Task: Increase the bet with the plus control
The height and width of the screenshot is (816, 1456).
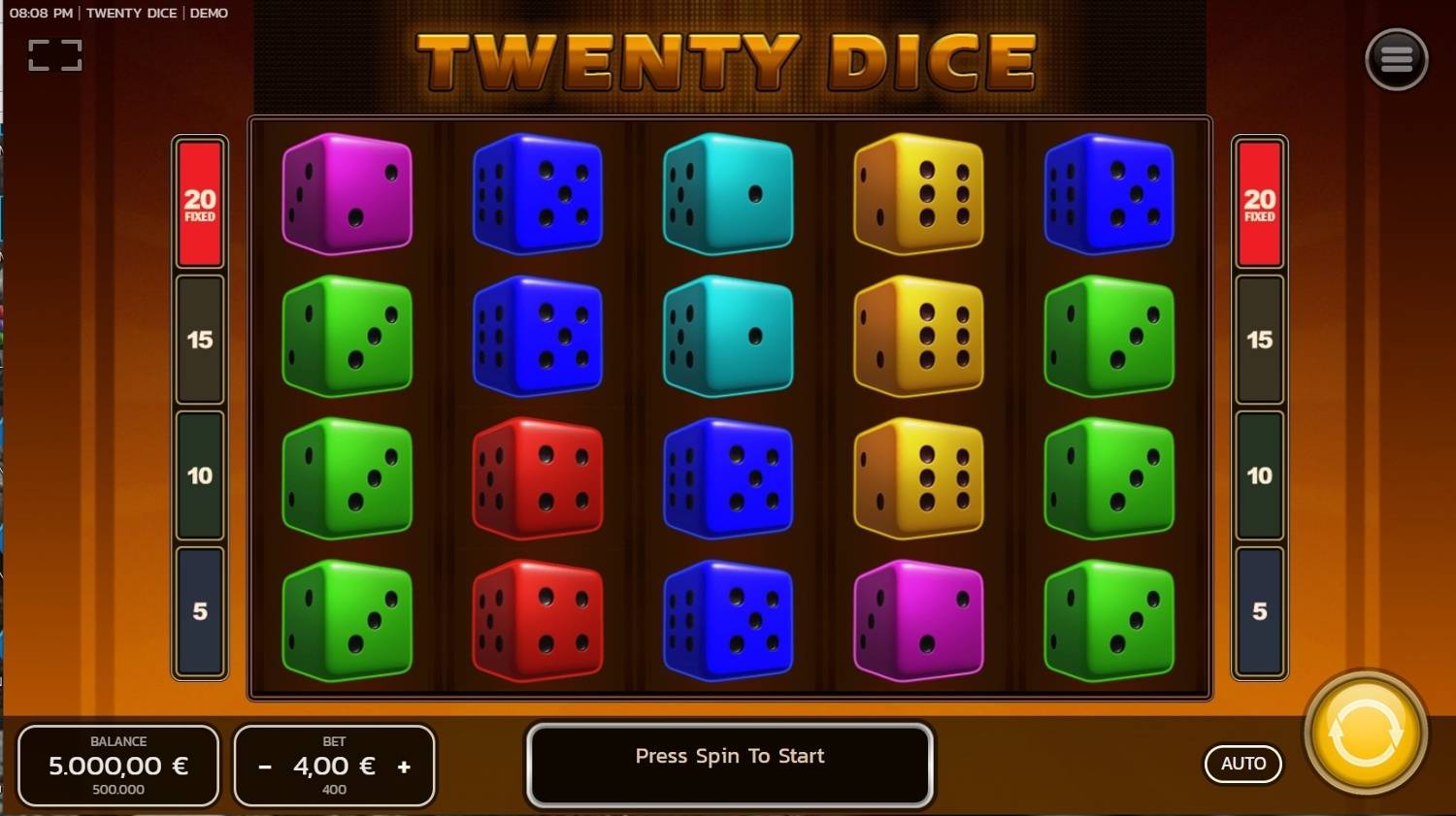Action: (405, 766)
